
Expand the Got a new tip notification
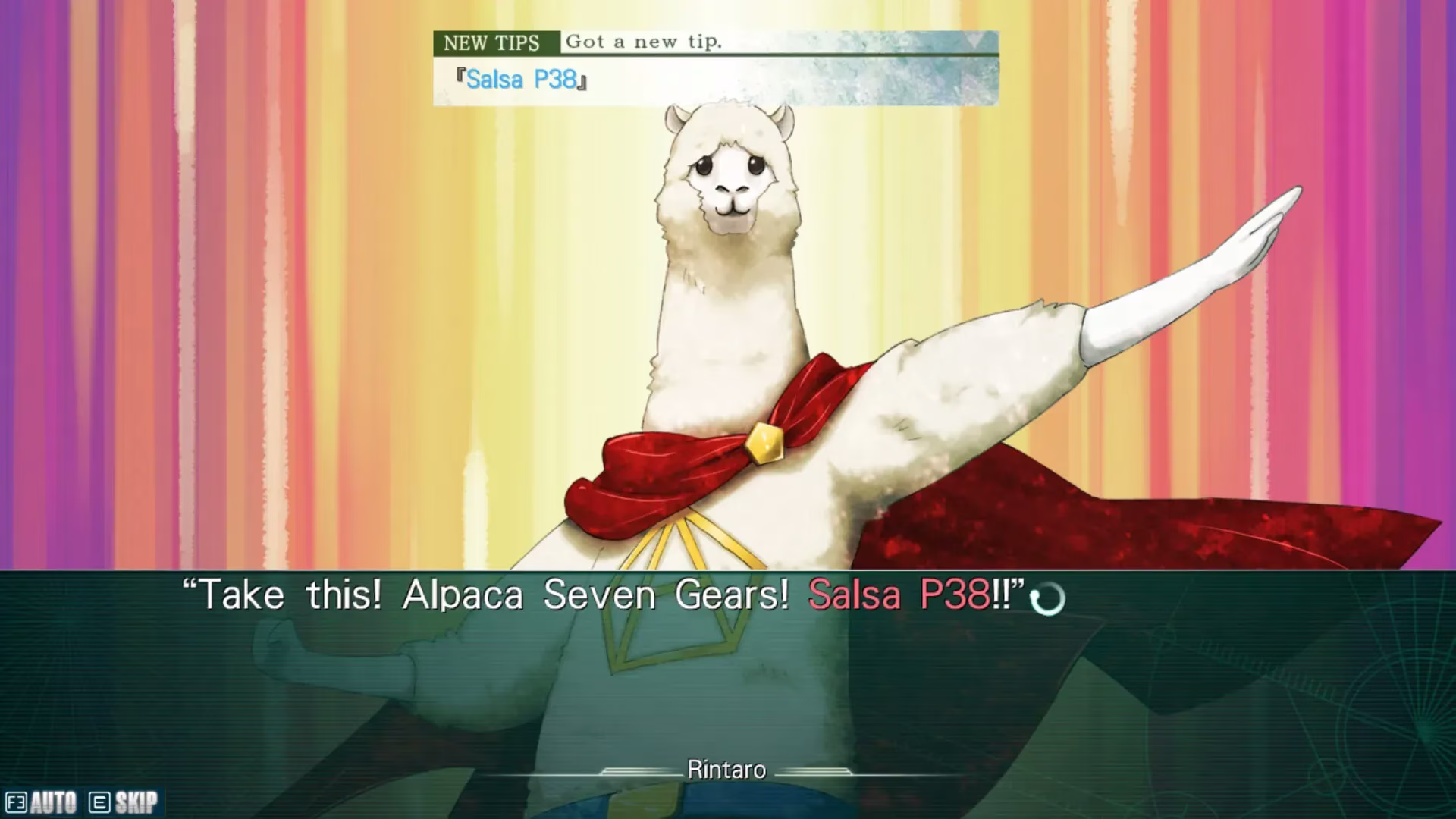coord(645,42)
